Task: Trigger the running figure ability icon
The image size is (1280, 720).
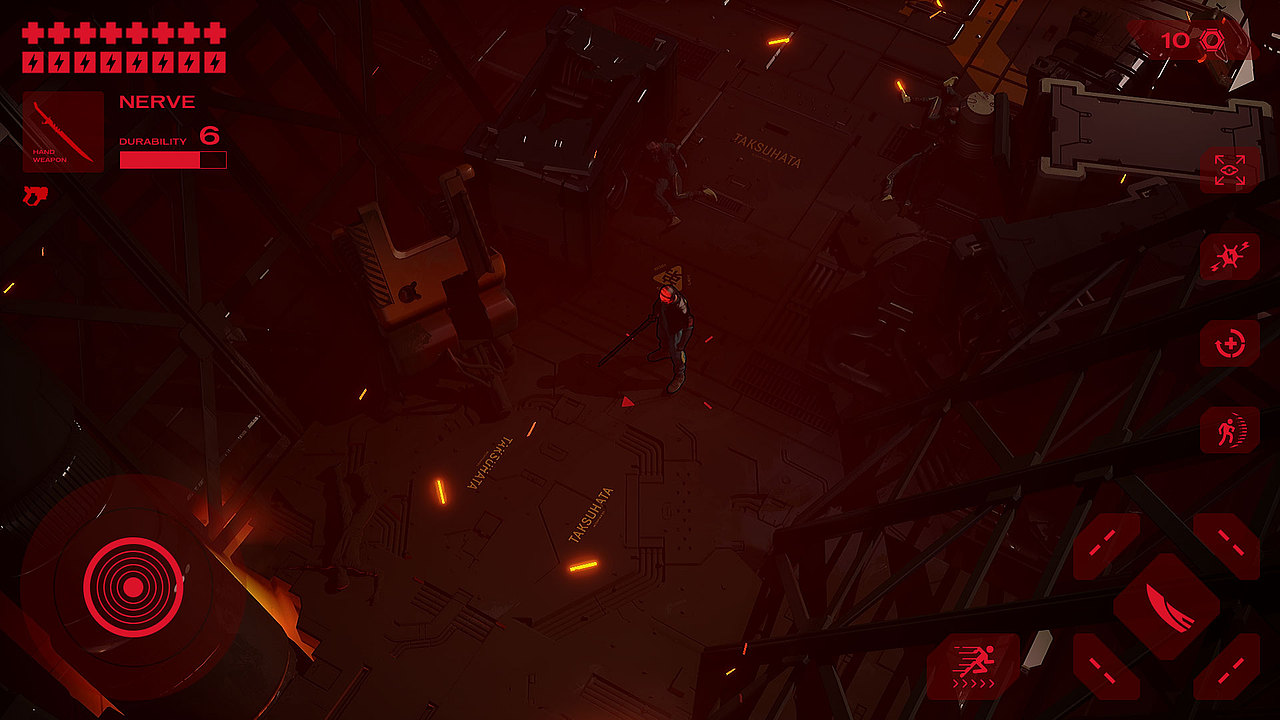Action: click(x=1230, y=431)
